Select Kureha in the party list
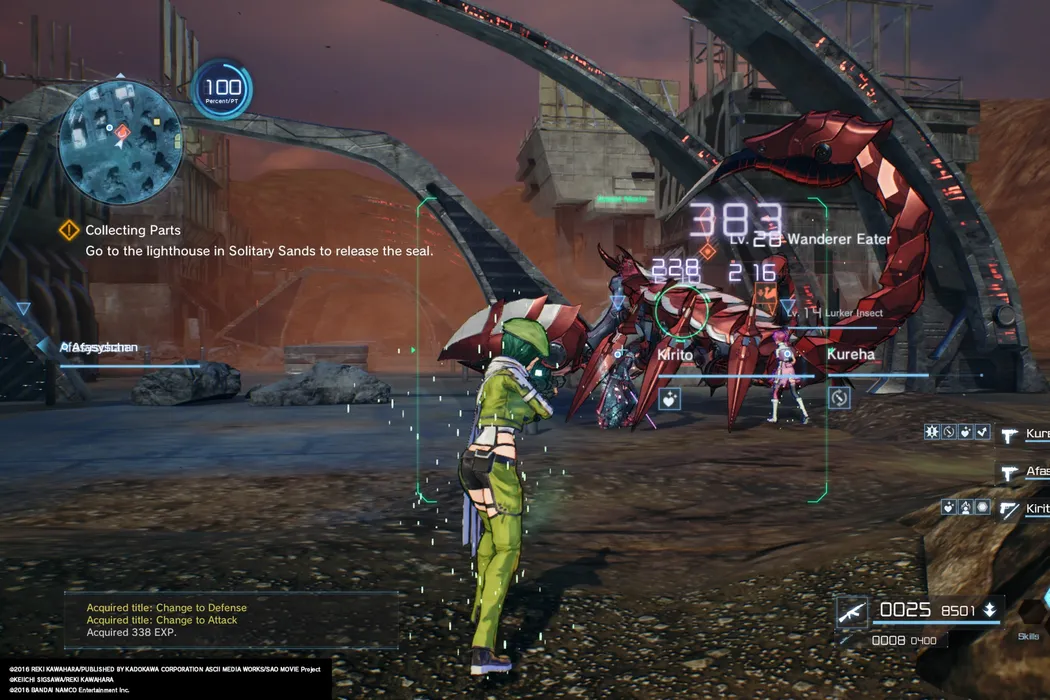 [1034, 434]
